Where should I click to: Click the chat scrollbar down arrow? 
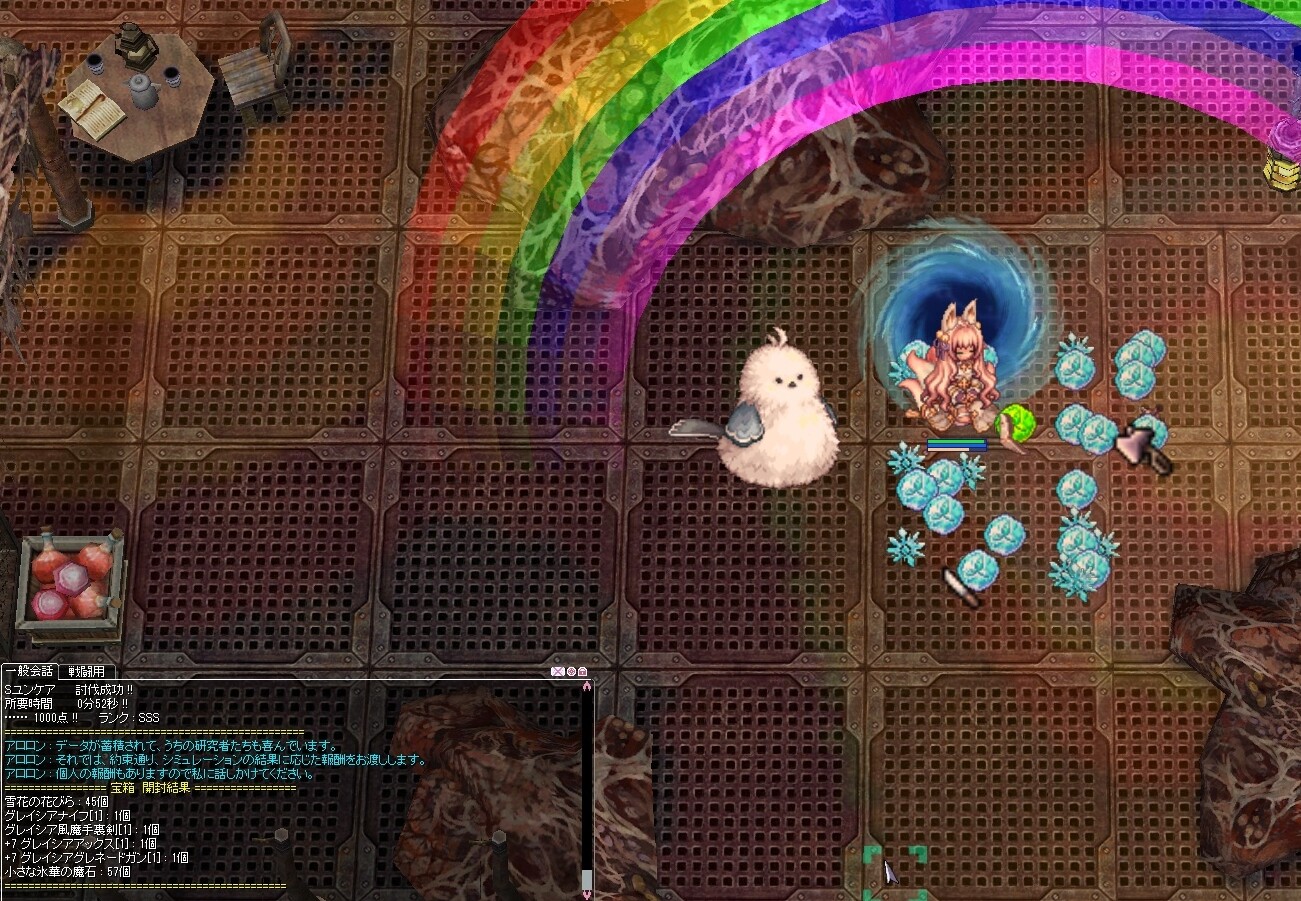pos(587,894)
